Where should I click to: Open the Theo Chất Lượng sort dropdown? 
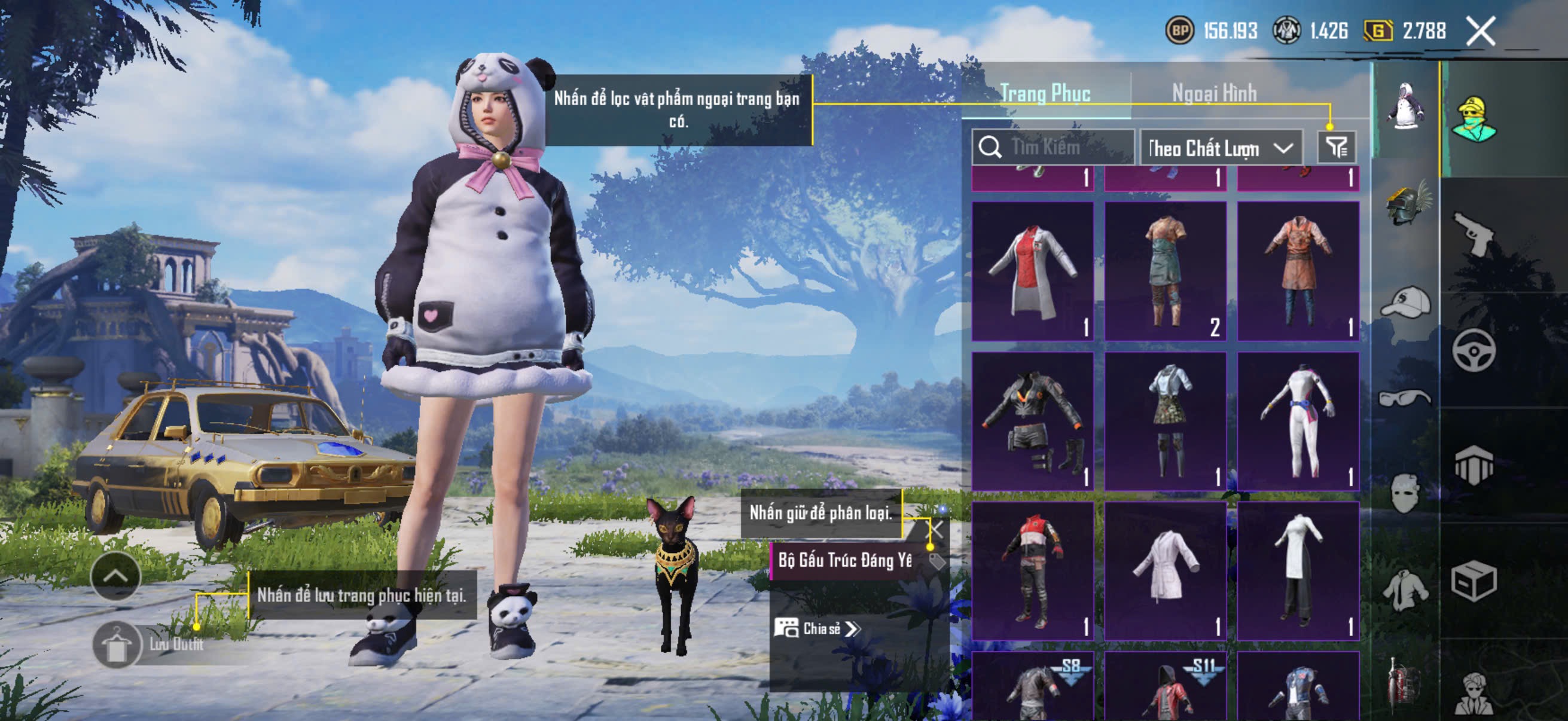1221,148
